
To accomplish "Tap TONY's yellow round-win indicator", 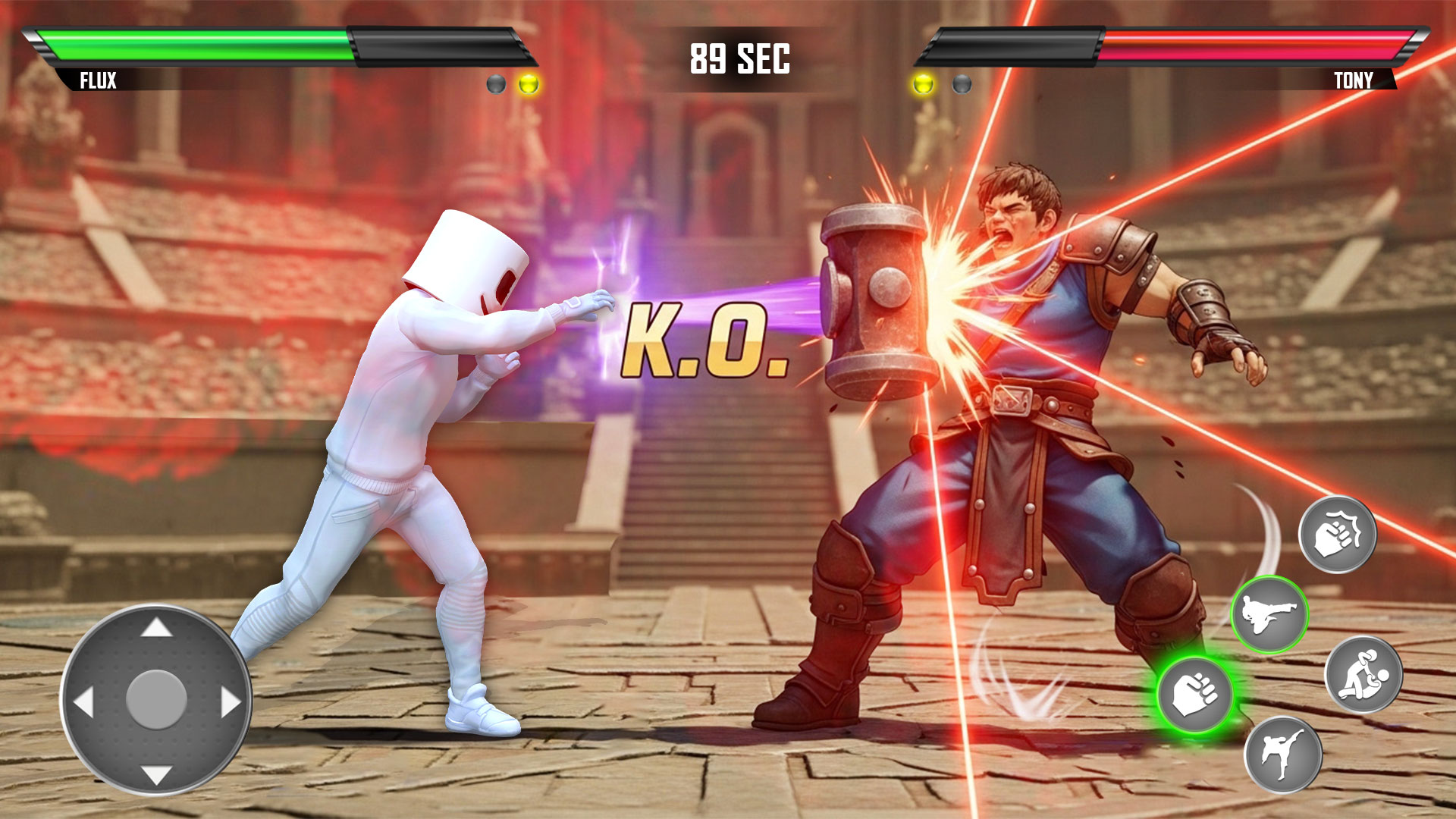I will pyautogui.click(x=922, y=83).
